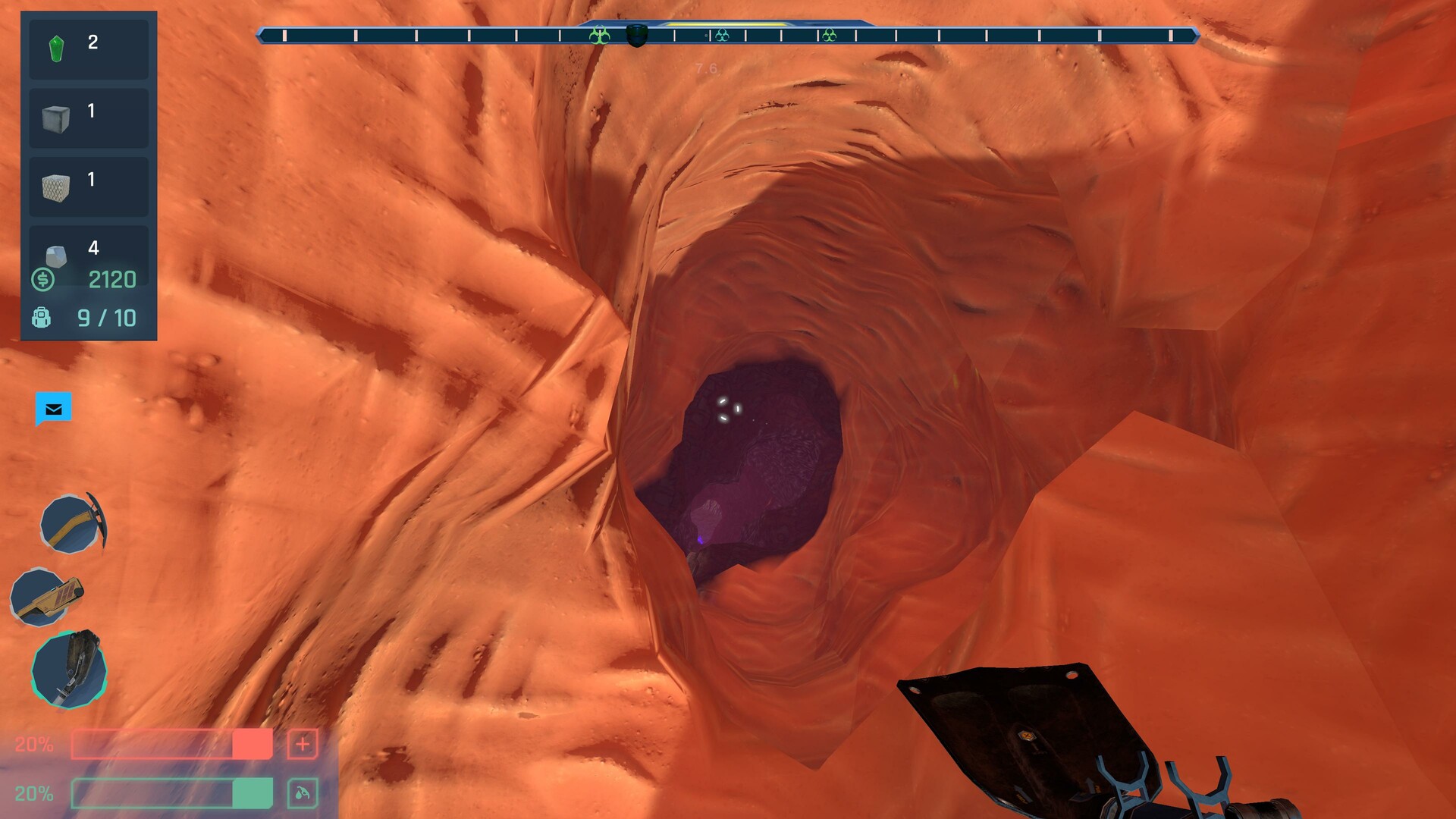Click the leftmost biohazard marker on the compass
This screenshot has width=1456, height=819.
599,33
